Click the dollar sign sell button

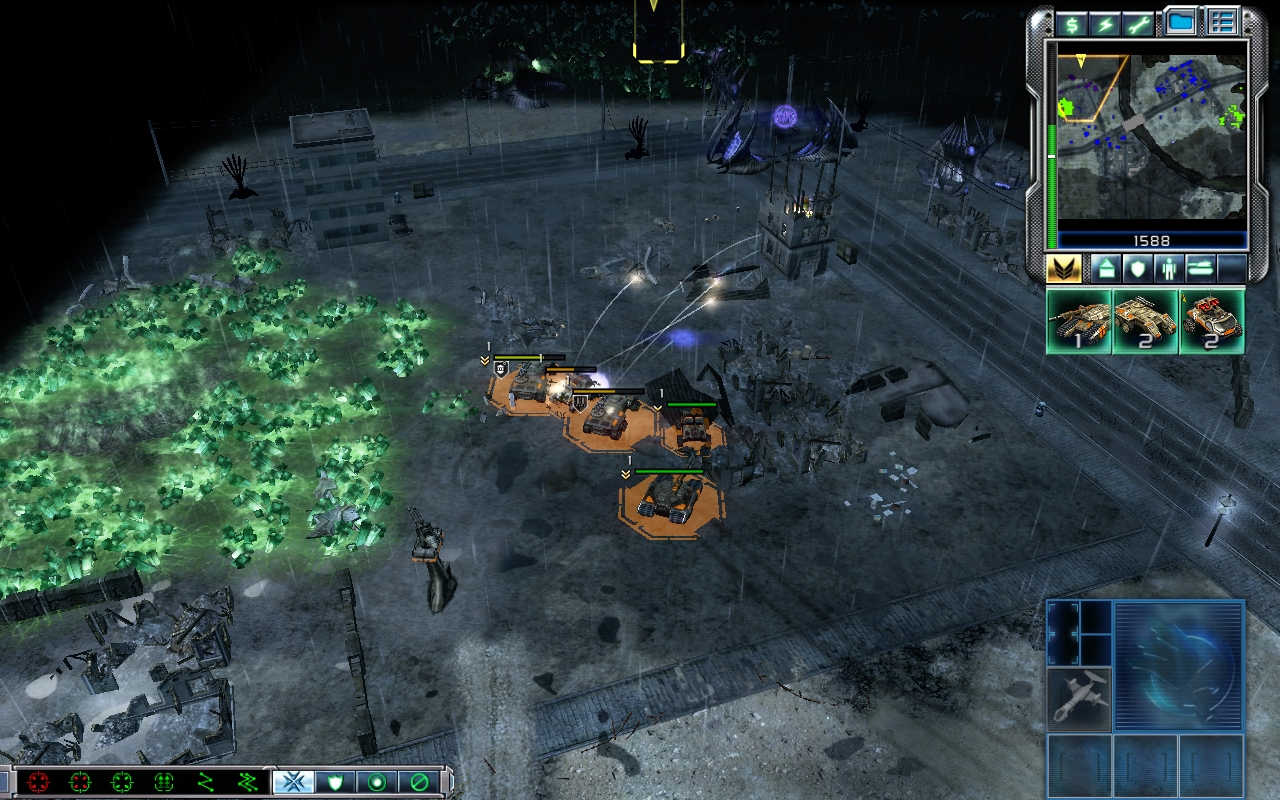pos(1073,24)
